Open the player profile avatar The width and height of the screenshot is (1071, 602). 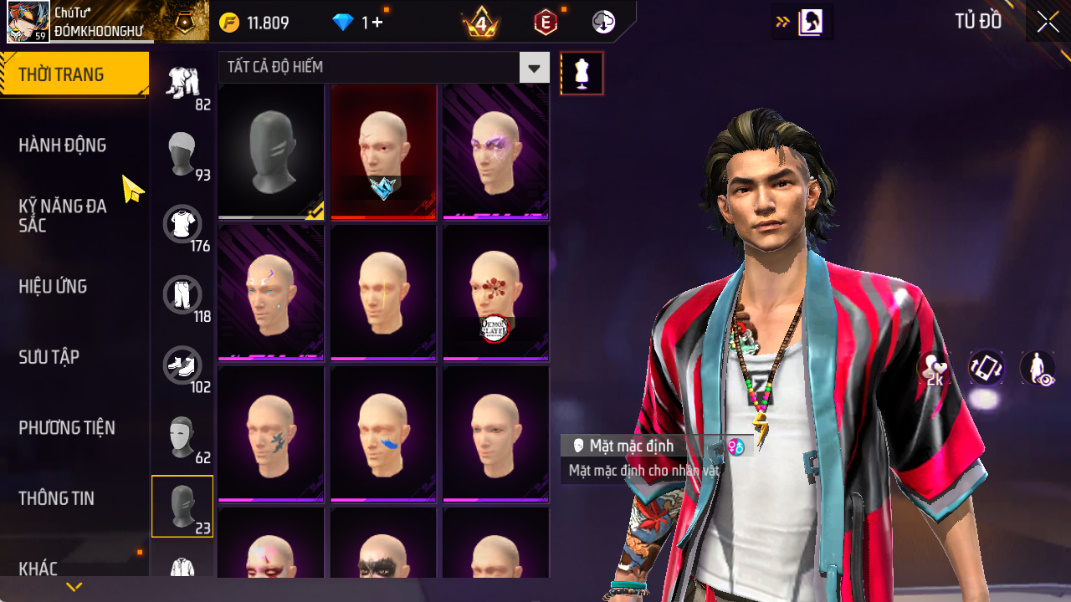click(x=28, y=21)
